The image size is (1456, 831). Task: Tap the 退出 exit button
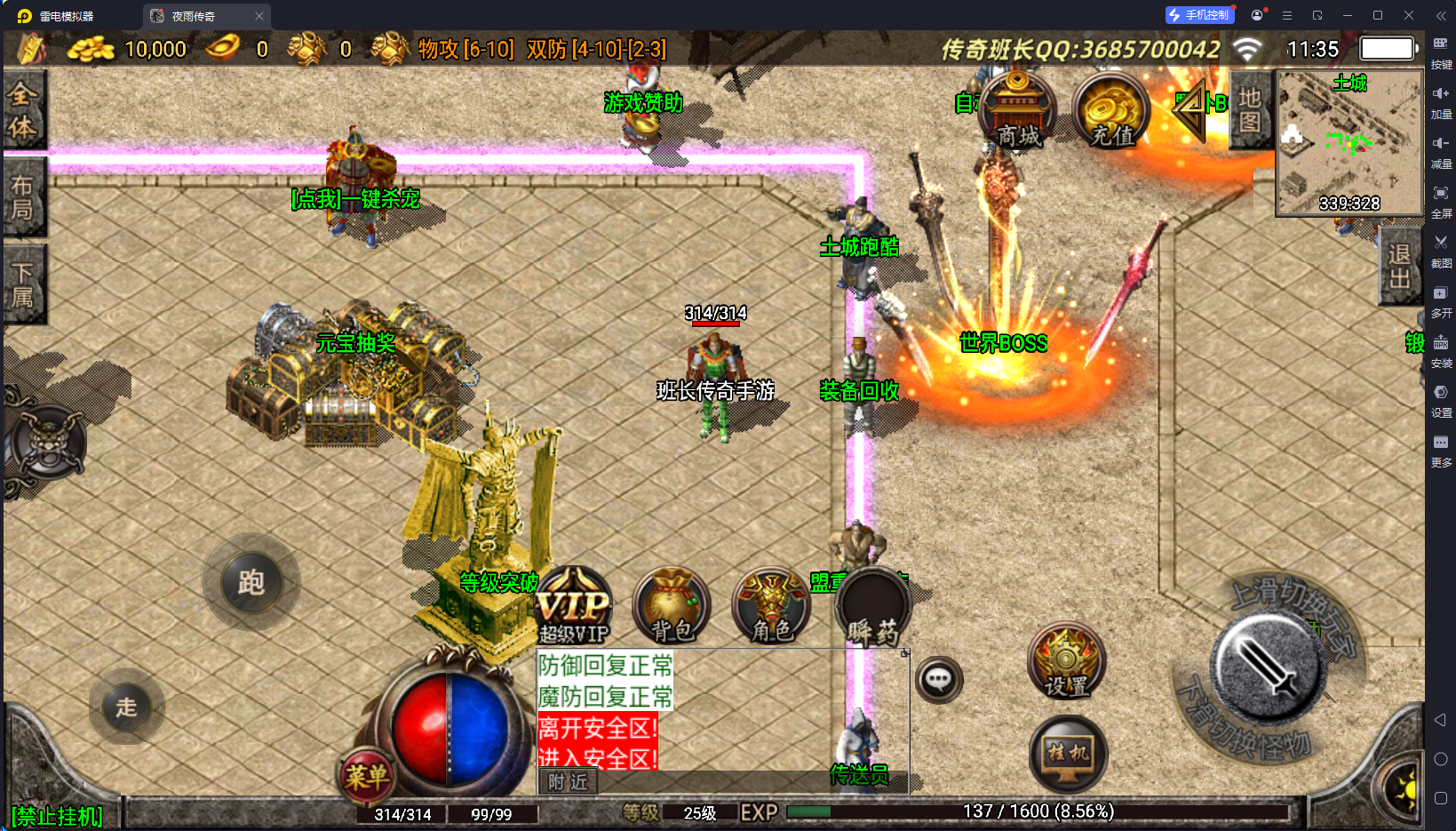coord(1399,266)
